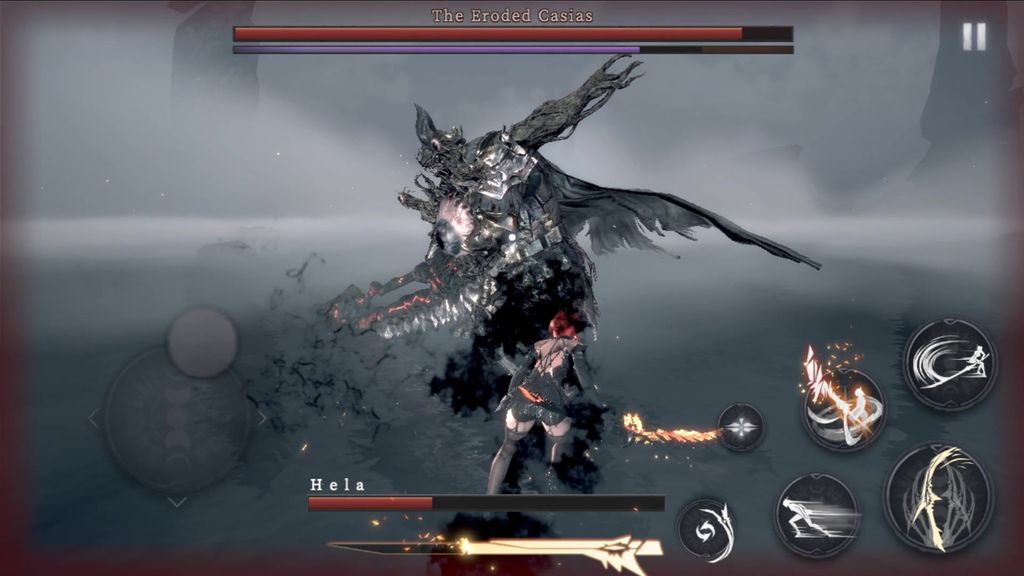Pause the boss fight
Screen dimensions: 1024x576
point(973,37)
